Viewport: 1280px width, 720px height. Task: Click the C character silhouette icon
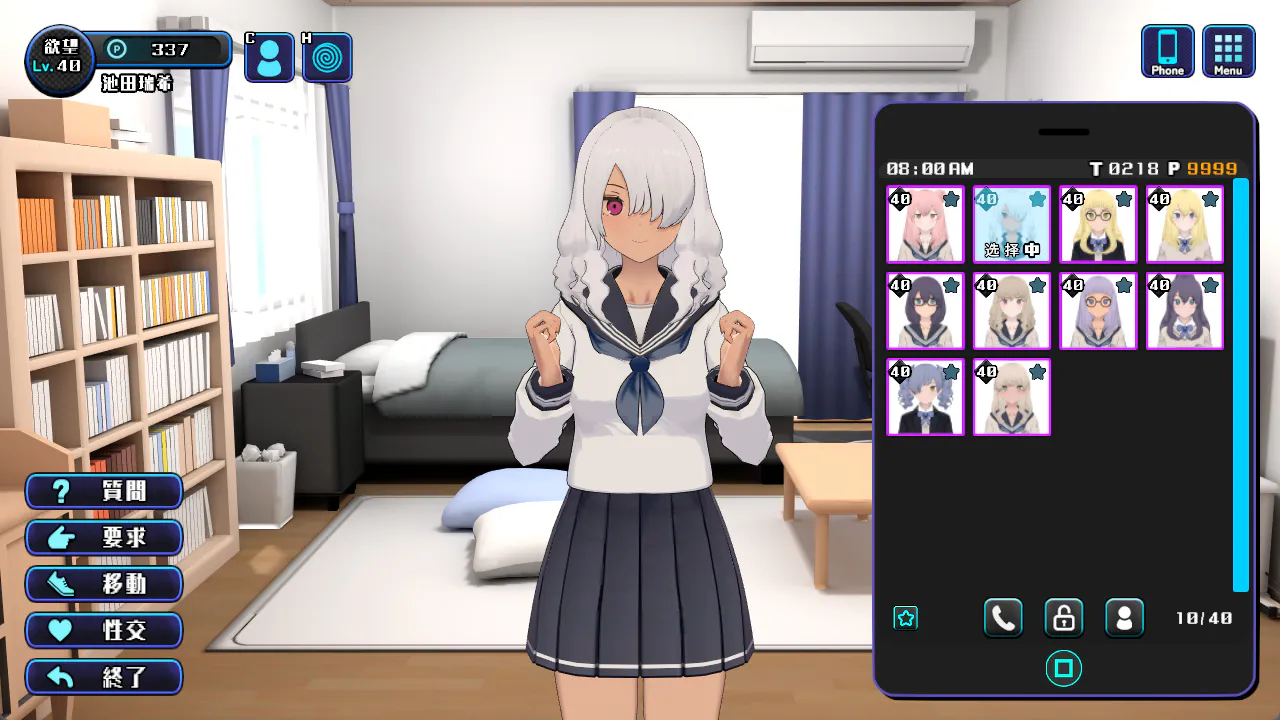(x=269, y=58)
